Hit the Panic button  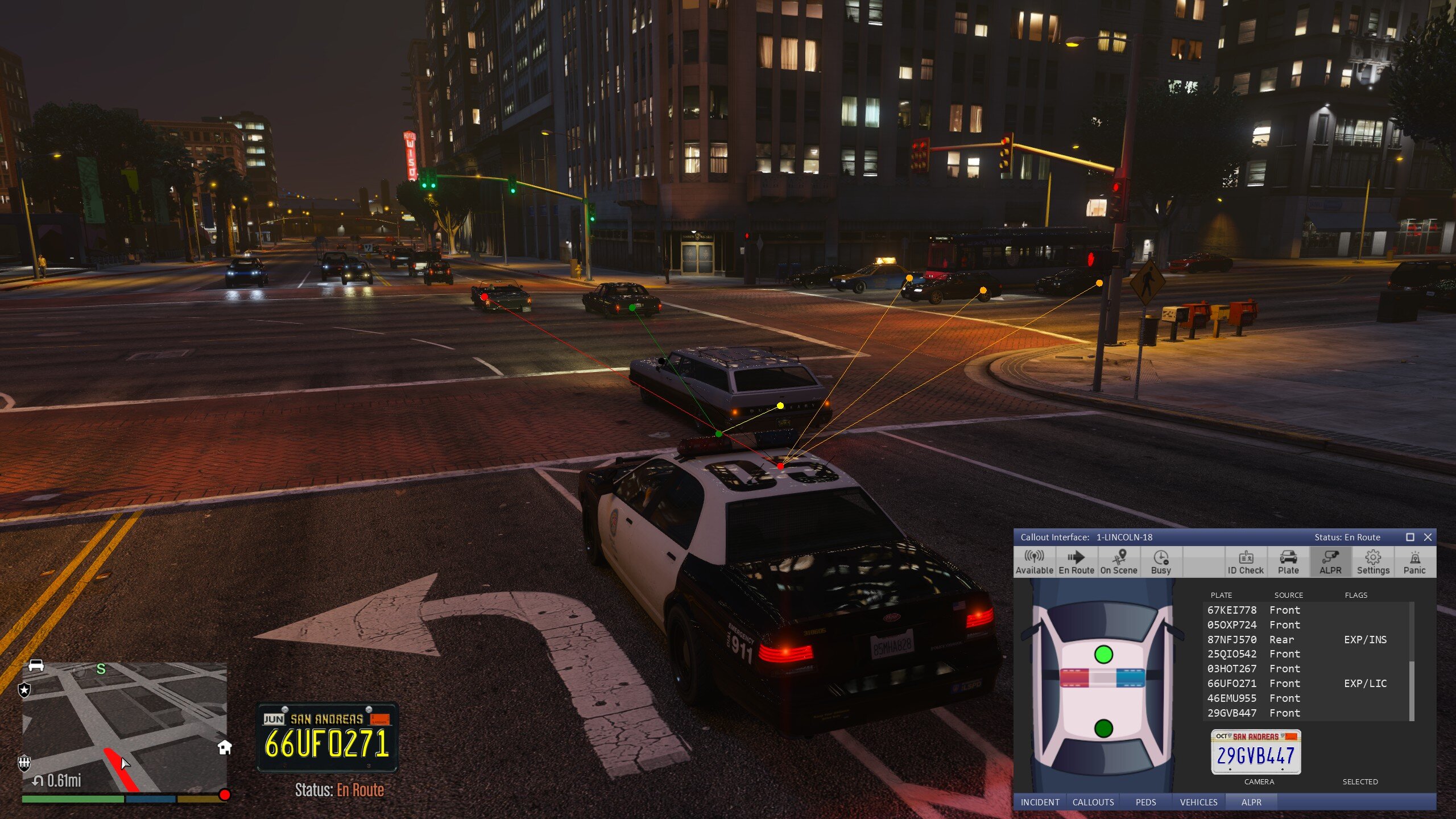(1414, 562)
